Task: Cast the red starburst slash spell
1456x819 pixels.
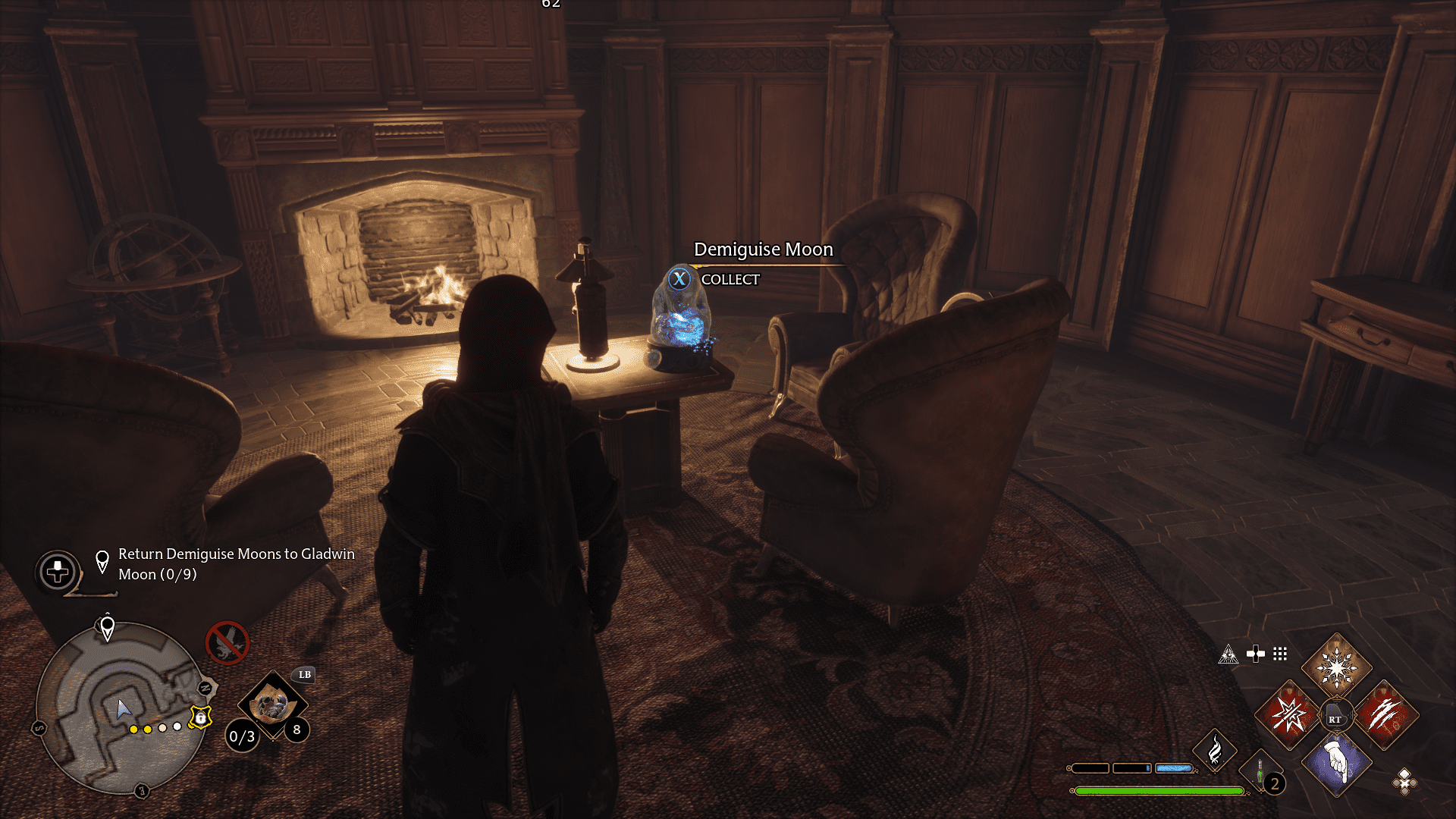Action: pos(1288,715)
